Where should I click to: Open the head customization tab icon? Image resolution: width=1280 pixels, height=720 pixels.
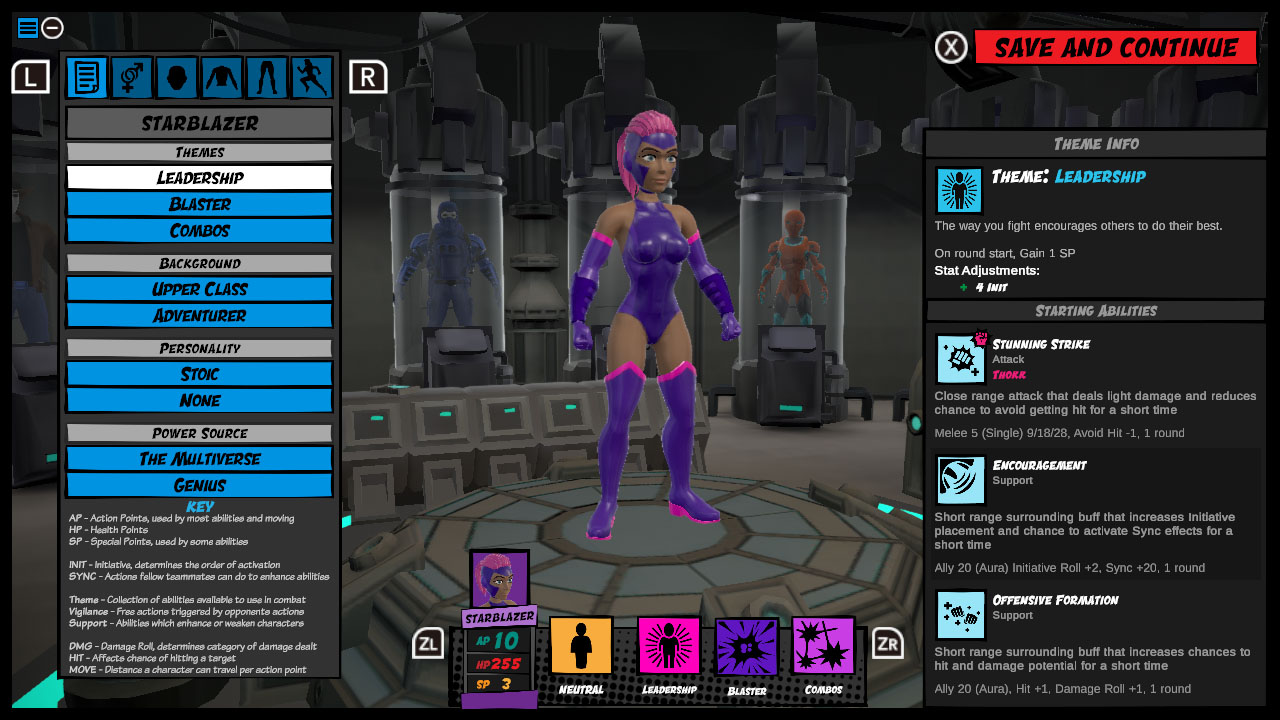pos(176,77)
